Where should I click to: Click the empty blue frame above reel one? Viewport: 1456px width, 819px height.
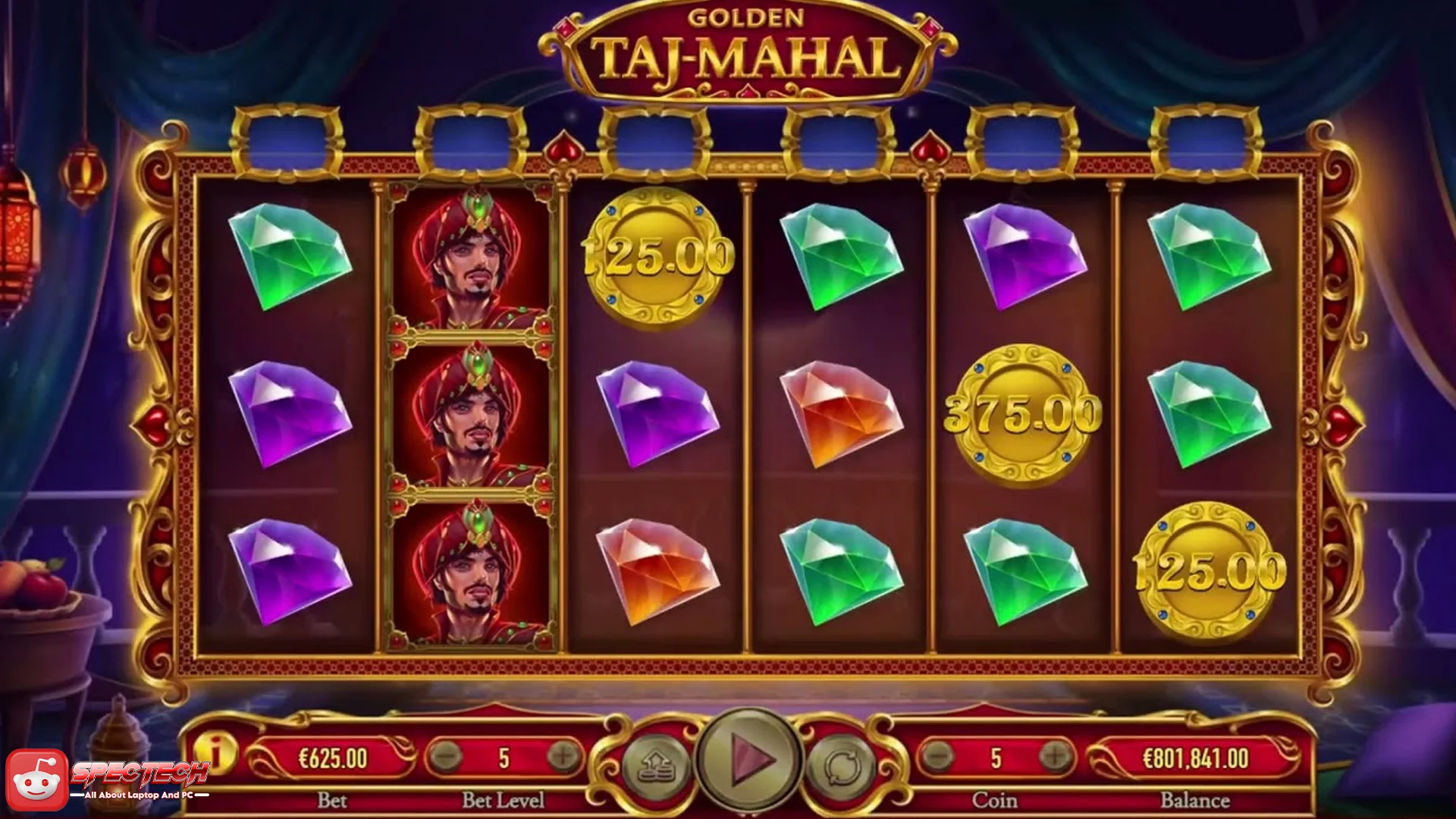coord(287,138)
